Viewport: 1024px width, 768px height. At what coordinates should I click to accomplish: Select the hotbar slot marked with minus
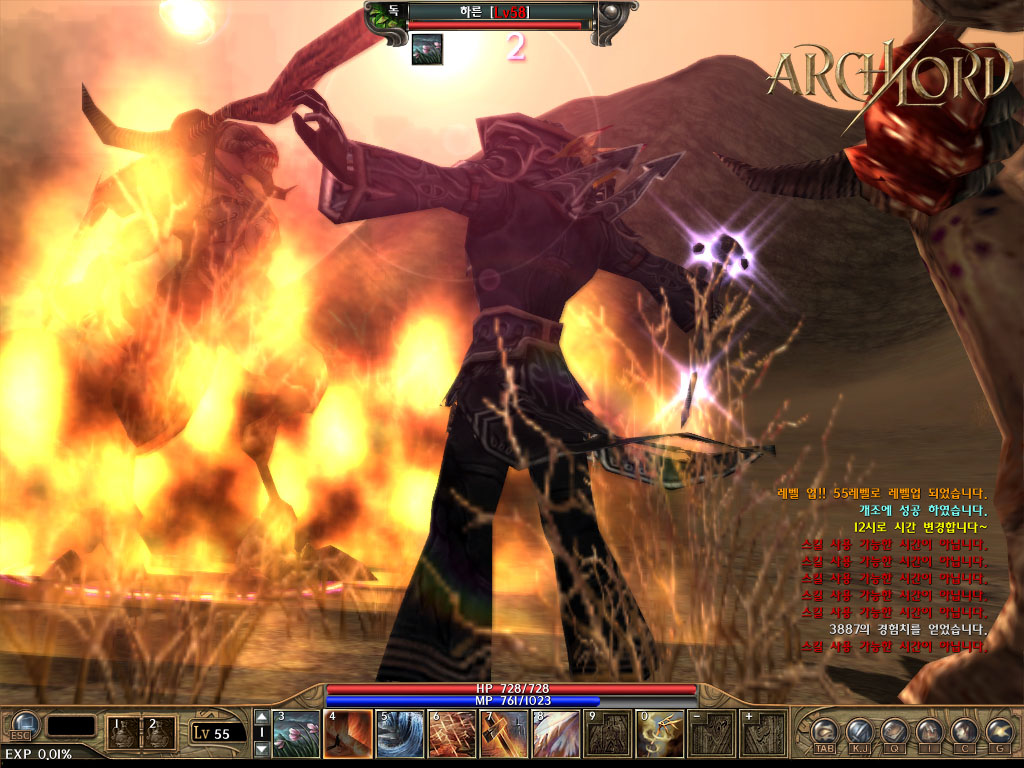pos(712,734)
